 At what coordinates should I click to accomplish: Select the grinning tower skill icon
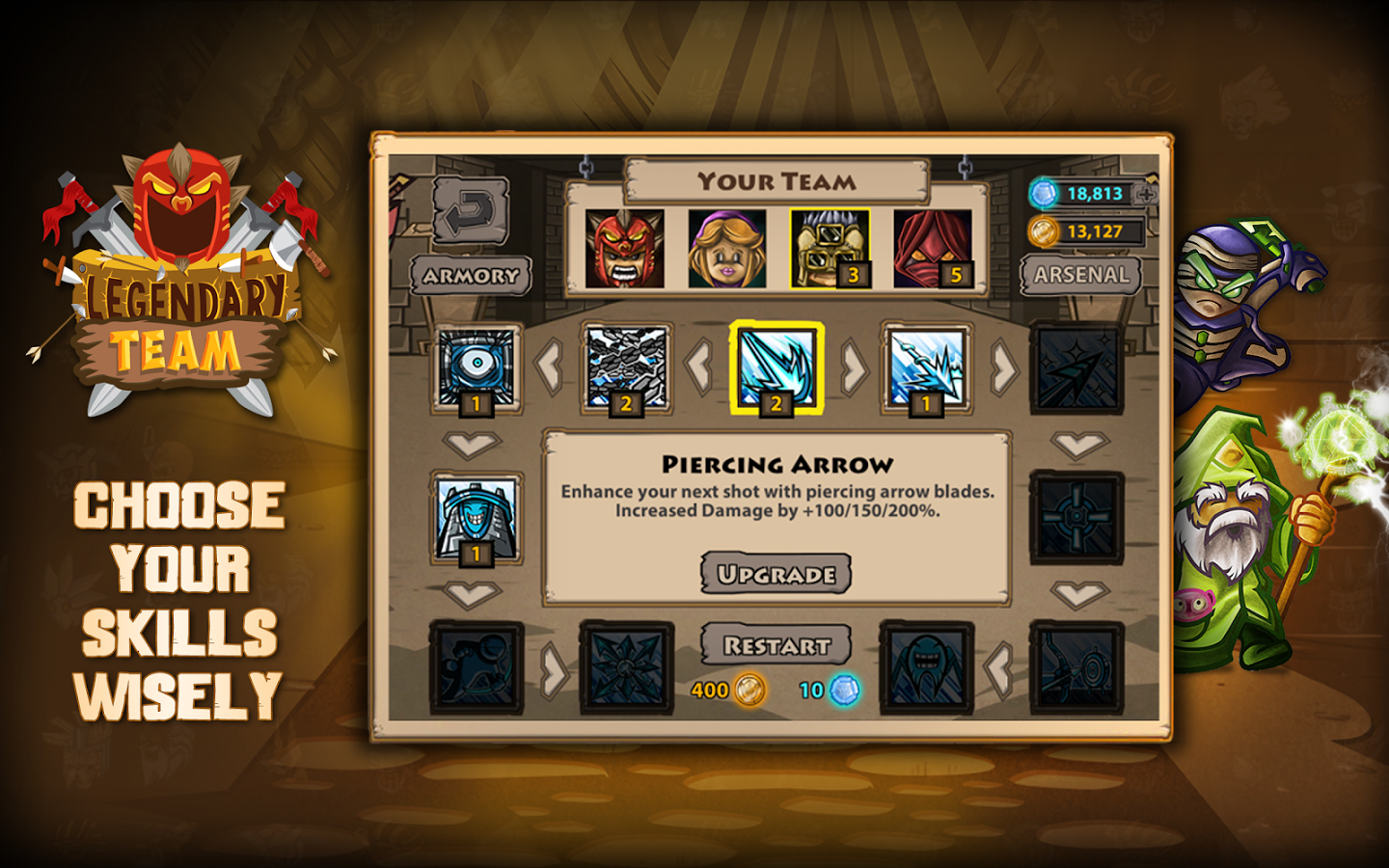pyautogui.click(x=476, y=518)
